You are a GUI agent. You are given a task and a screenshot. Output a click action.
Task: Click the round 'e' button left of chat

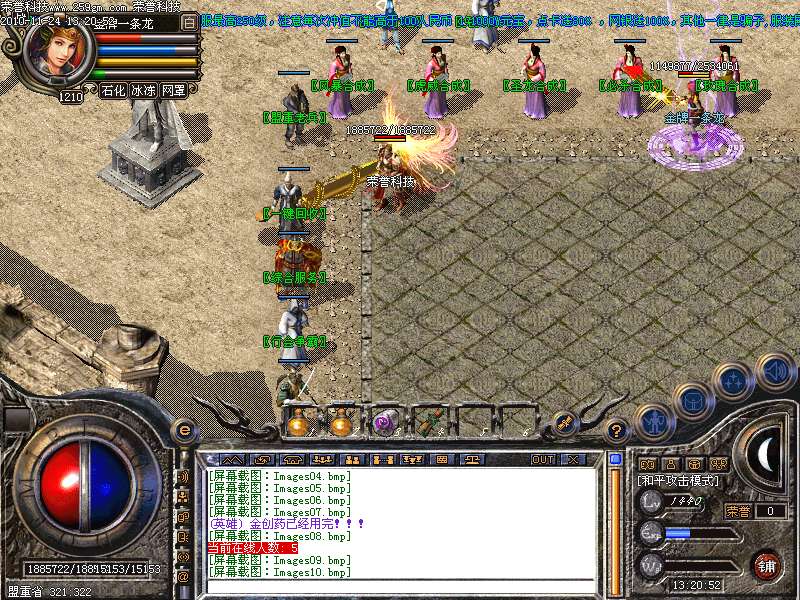(183, 430)
